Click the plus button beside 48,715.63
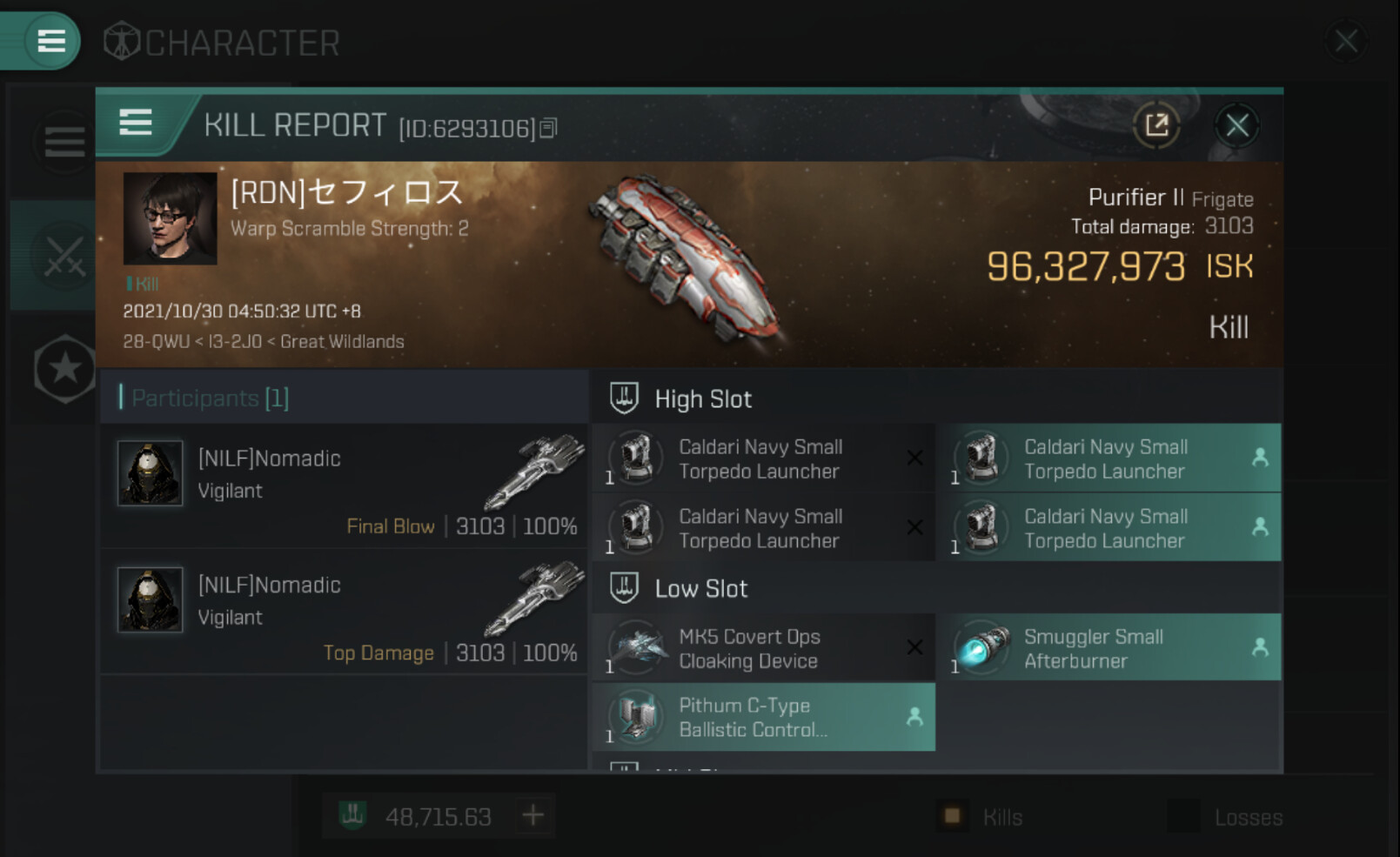This screenshot has height=857, width=1400. point(533,816)
